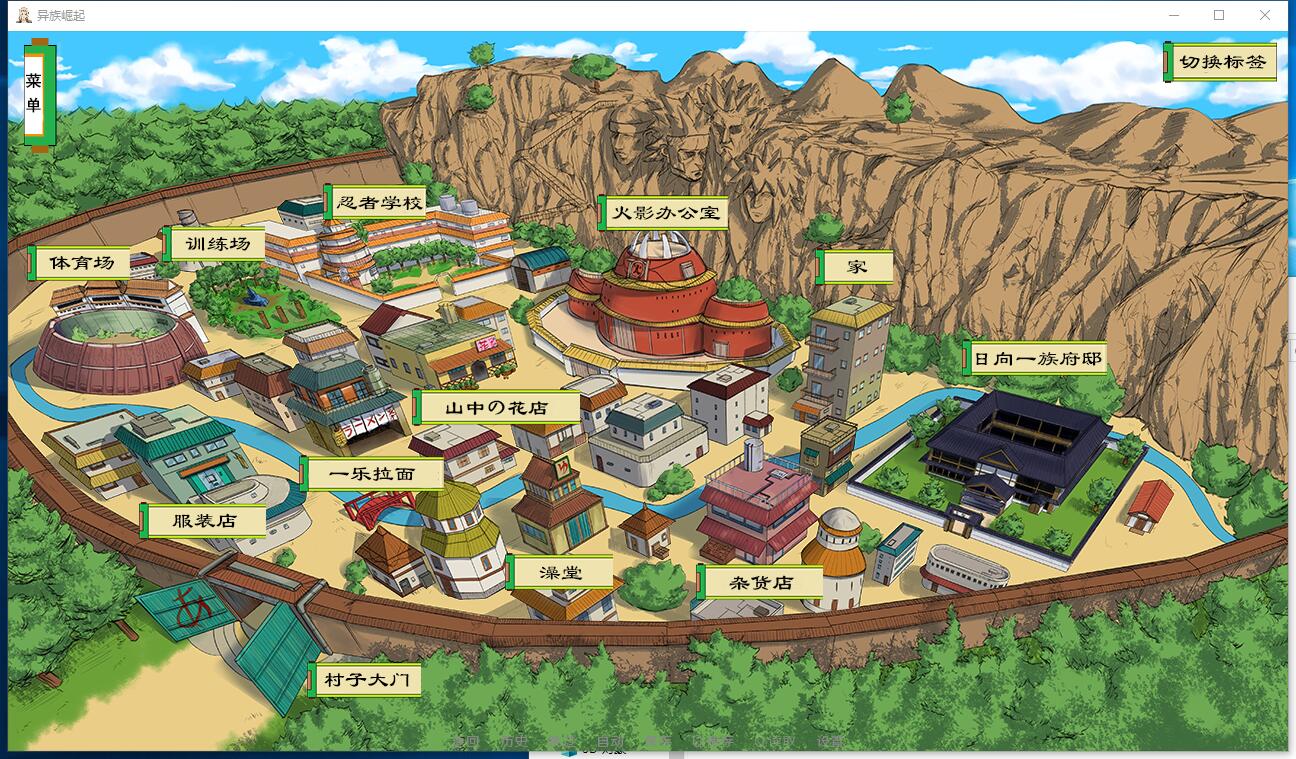Toggle 自动 in the bottom quick menu
Image resolution: width=1296 pixels, height=759 pixels.
(x=609, y=741)
